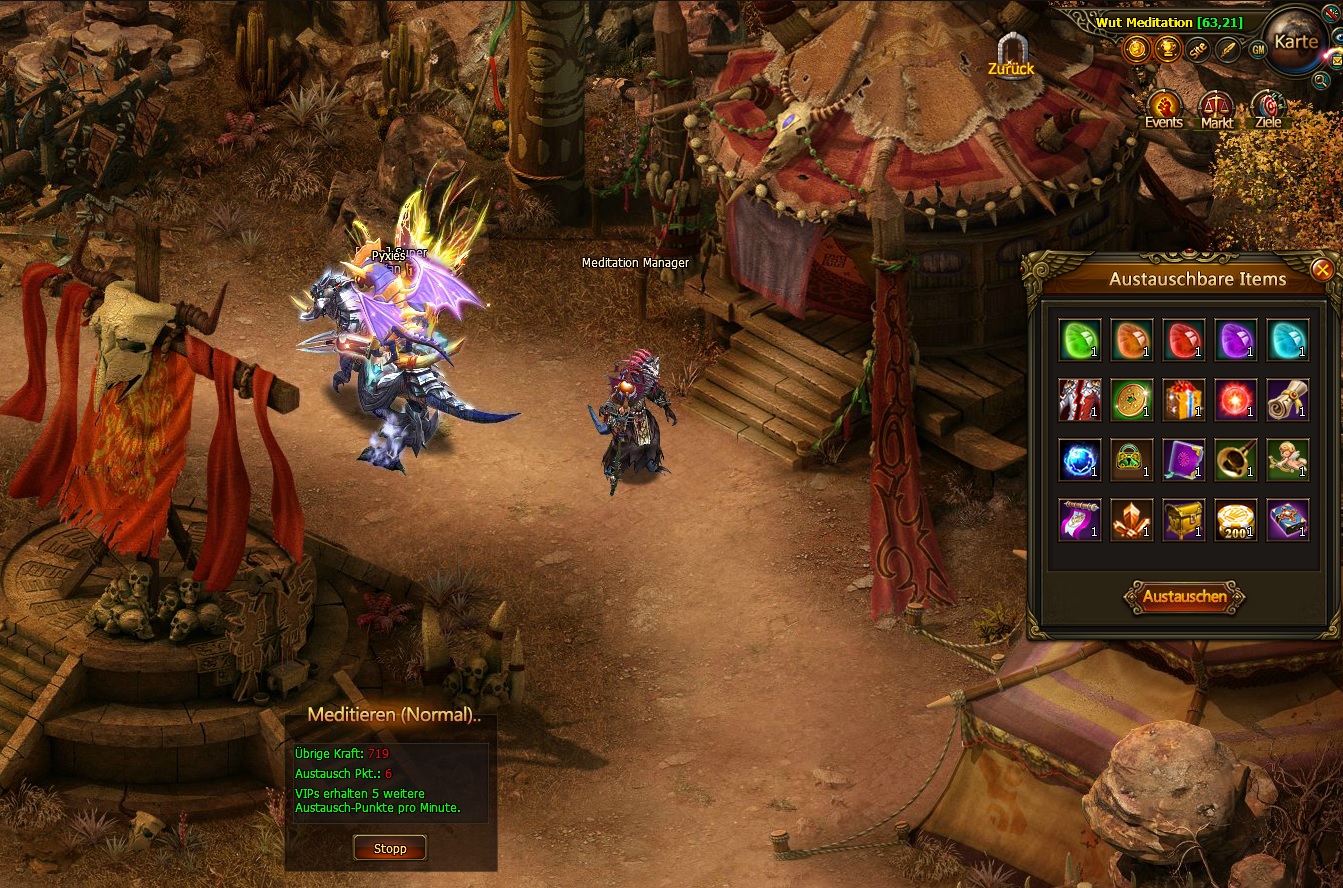
Task: Select the gold coin item slot
Action: coord(1132,400)
